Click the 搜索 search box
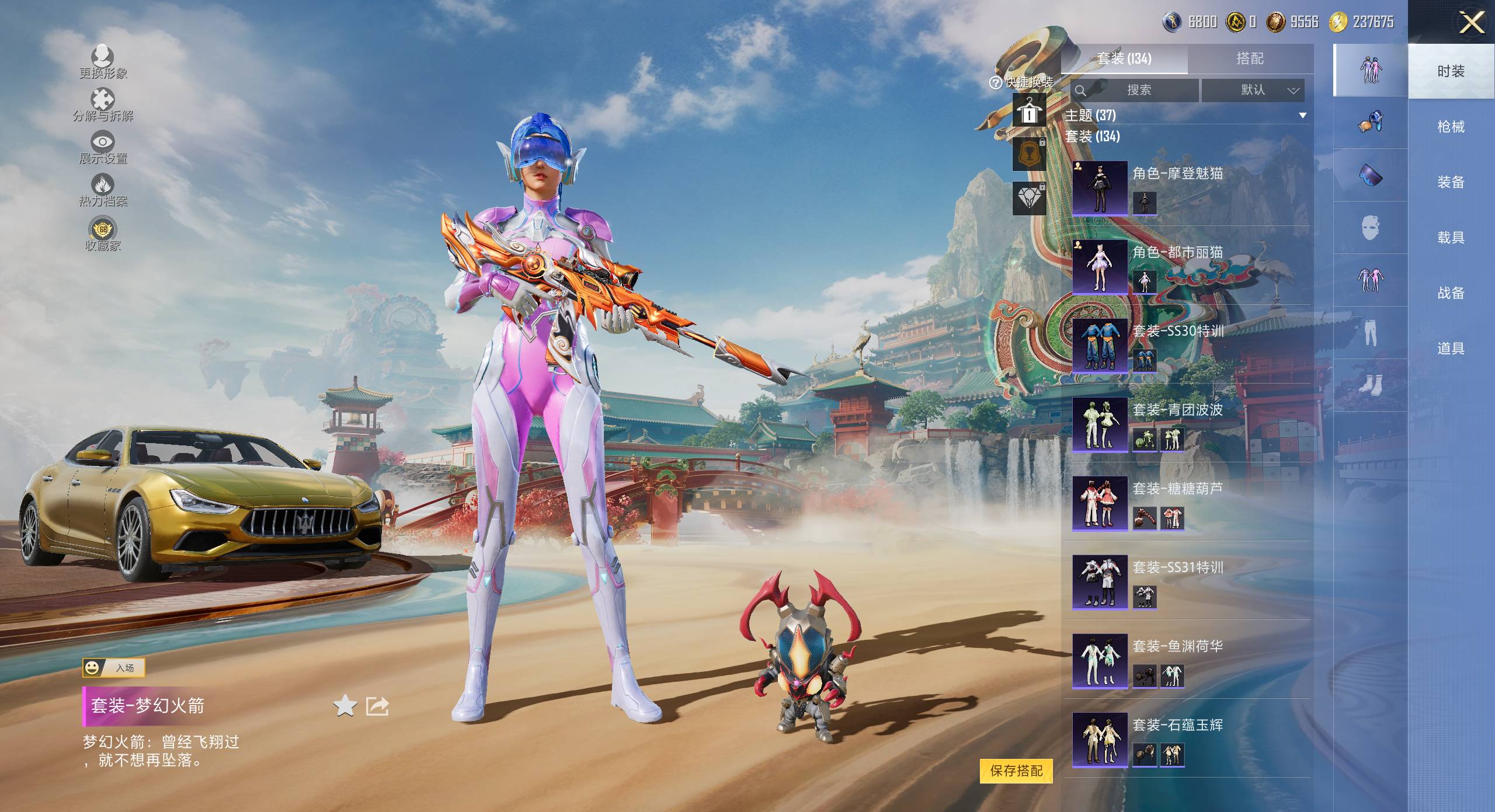 (x=1135, y=90)
